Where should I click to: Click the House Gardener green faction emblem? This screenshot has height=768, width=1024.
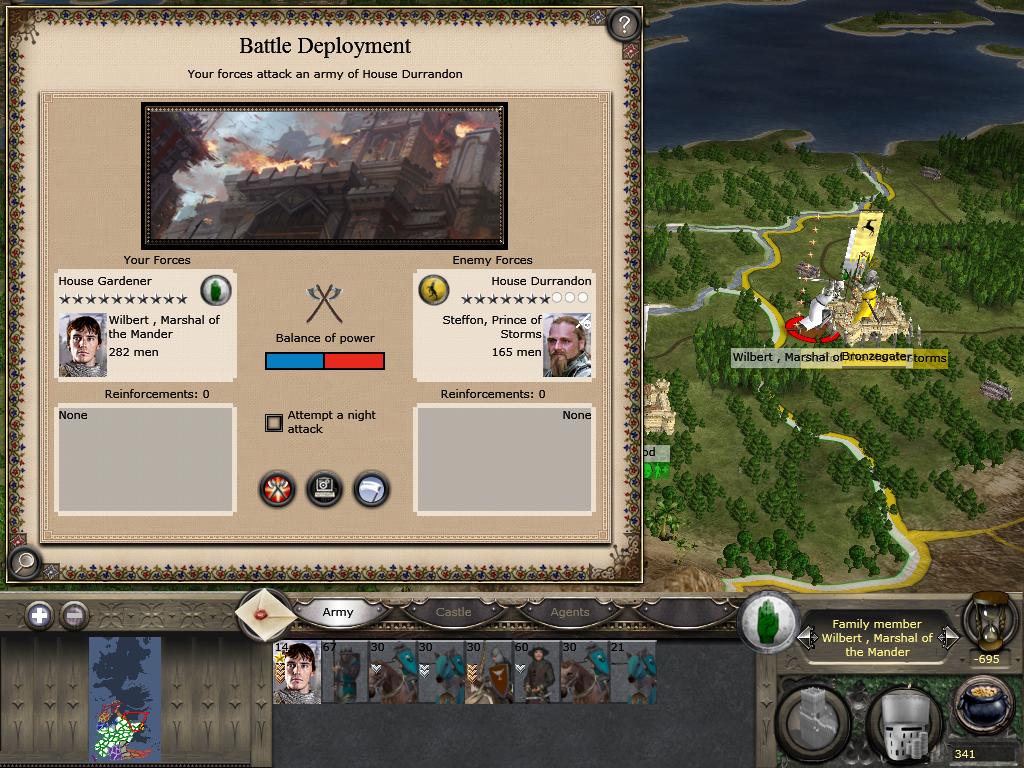tap(215, 290)
